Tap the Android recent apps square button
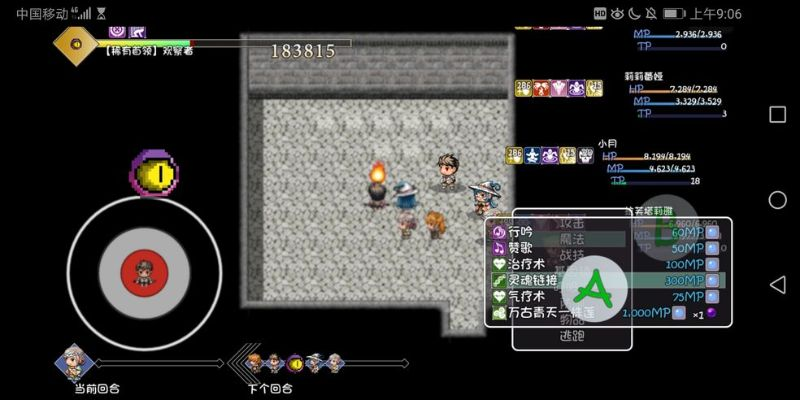 click(x=777, y=114)
